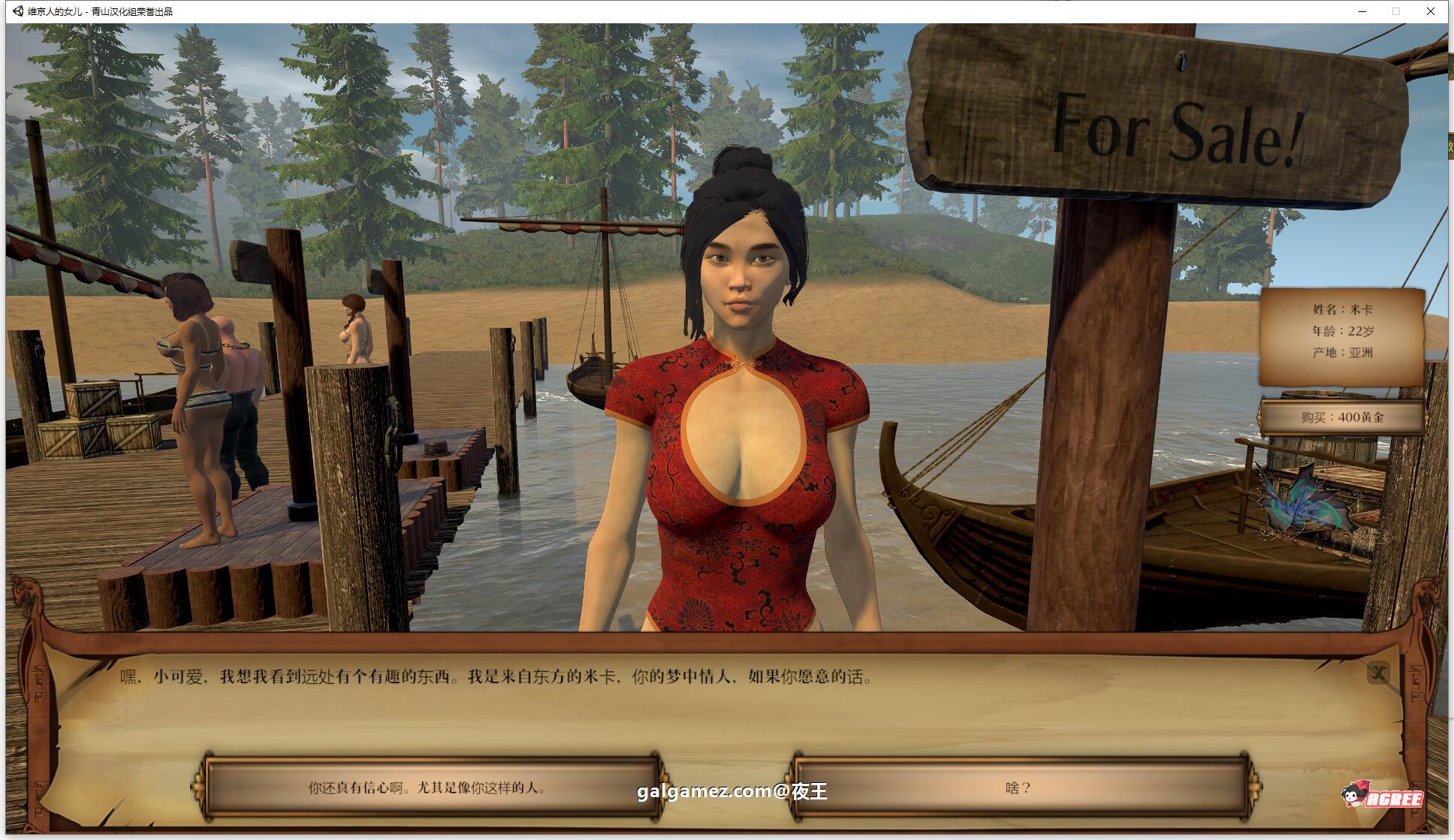Select the "啥？" dialogue response
1454x840 pixels.
1018,787
